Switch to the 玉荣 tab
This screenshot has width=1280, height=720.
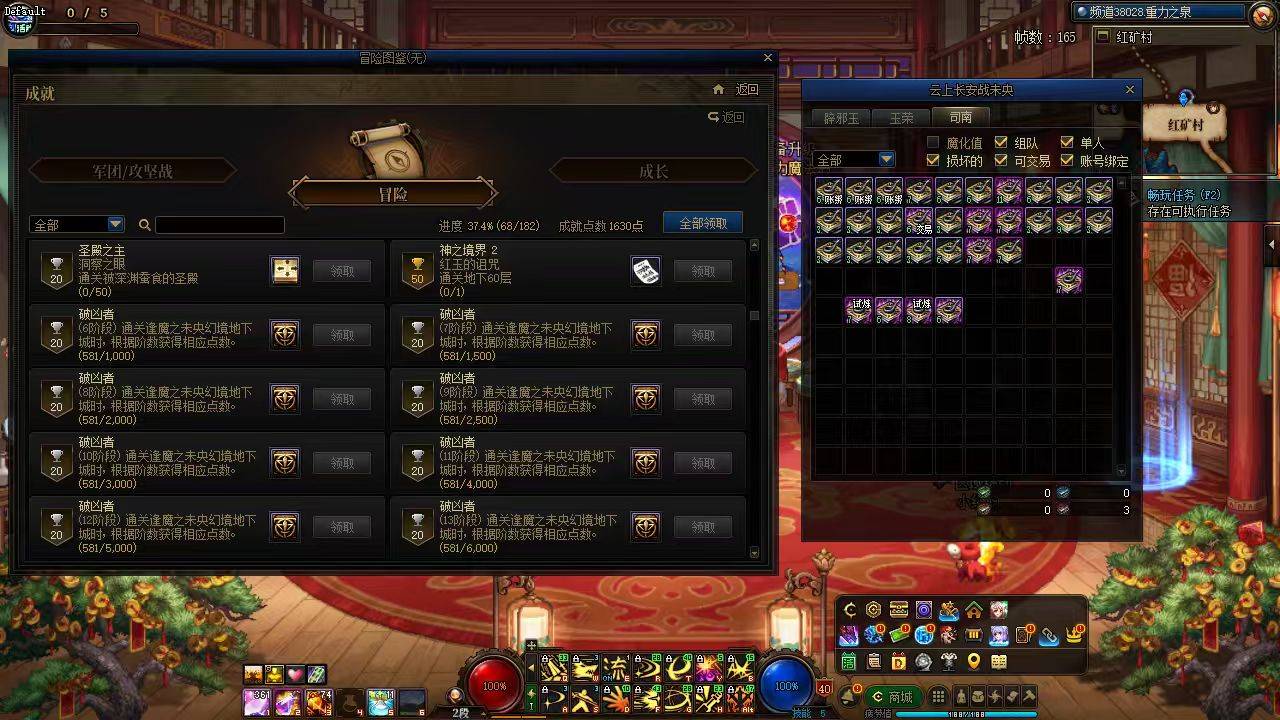[x=900, y=117]
